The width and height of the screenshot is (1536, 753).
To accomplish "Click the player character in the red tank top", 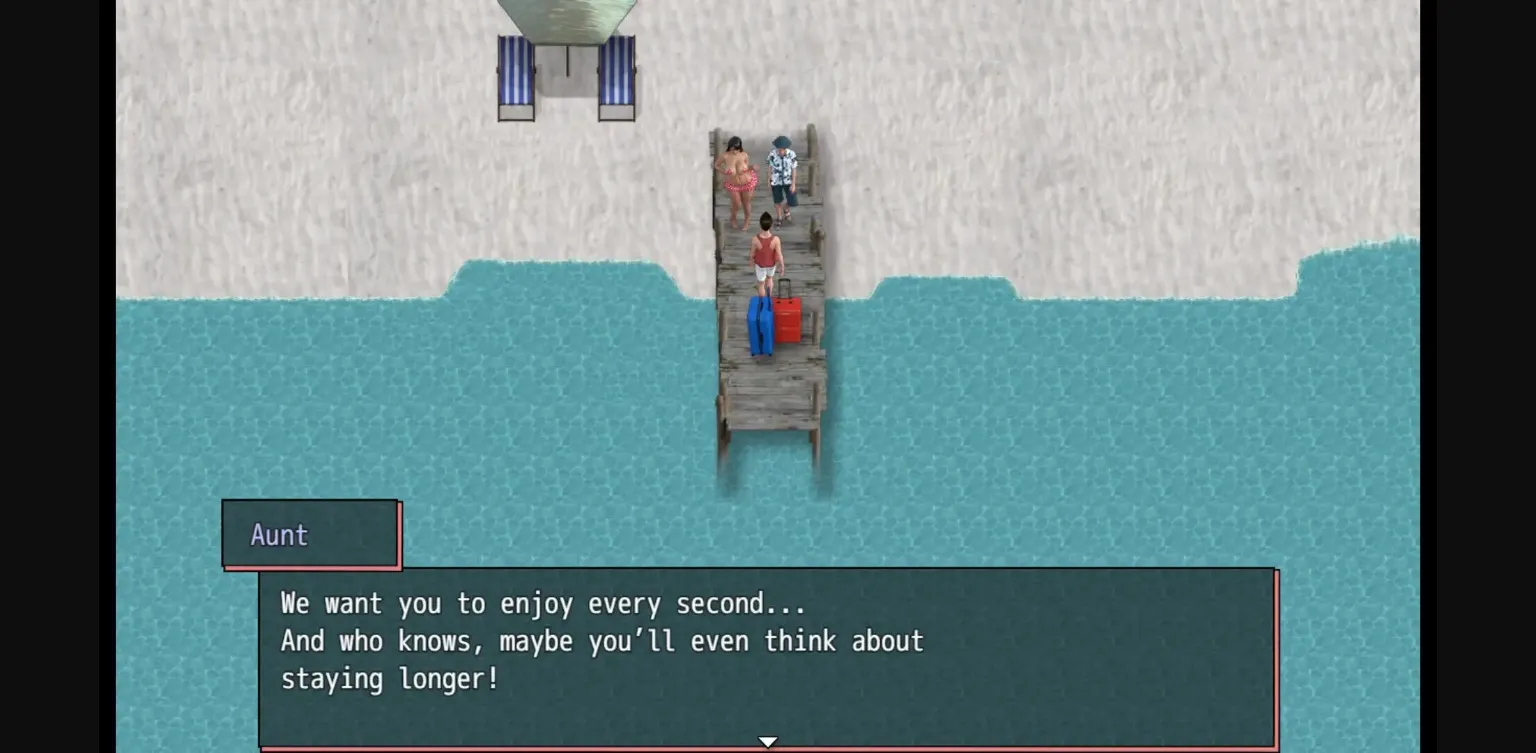I will click(765, 250).
